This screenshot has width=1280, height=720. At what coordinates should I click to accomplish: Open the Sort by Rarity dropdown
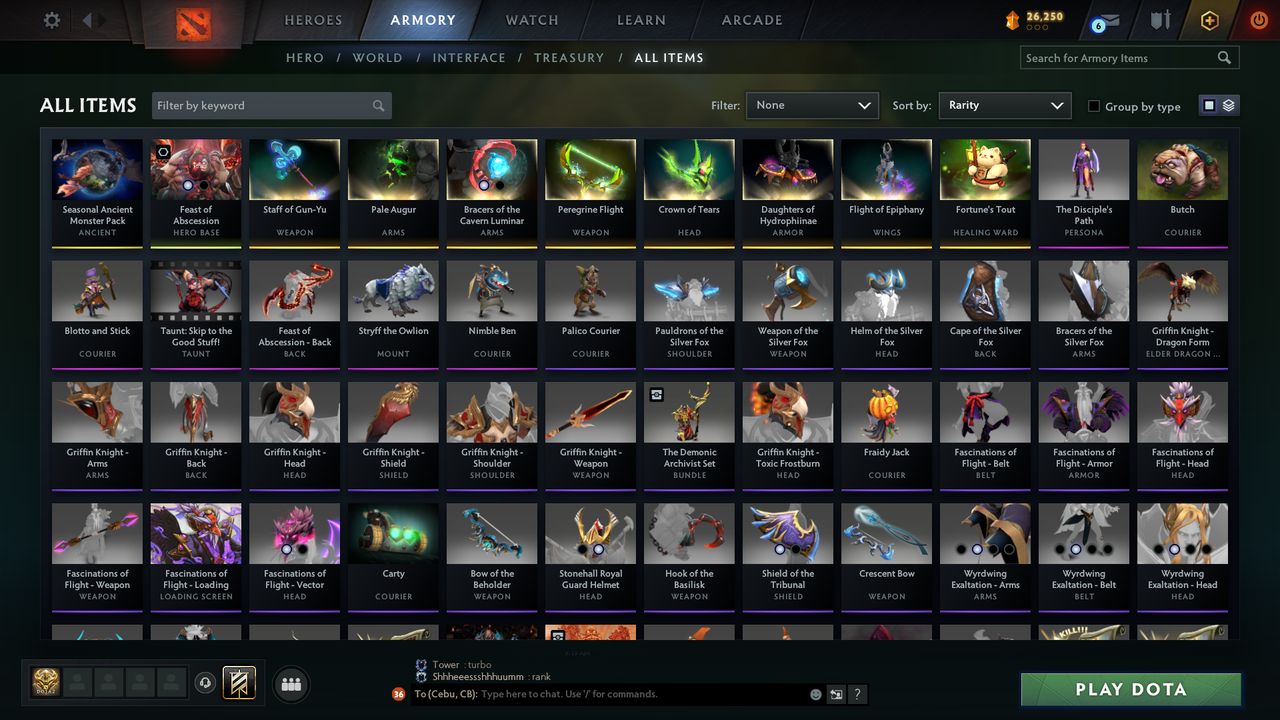point(1004,104)
